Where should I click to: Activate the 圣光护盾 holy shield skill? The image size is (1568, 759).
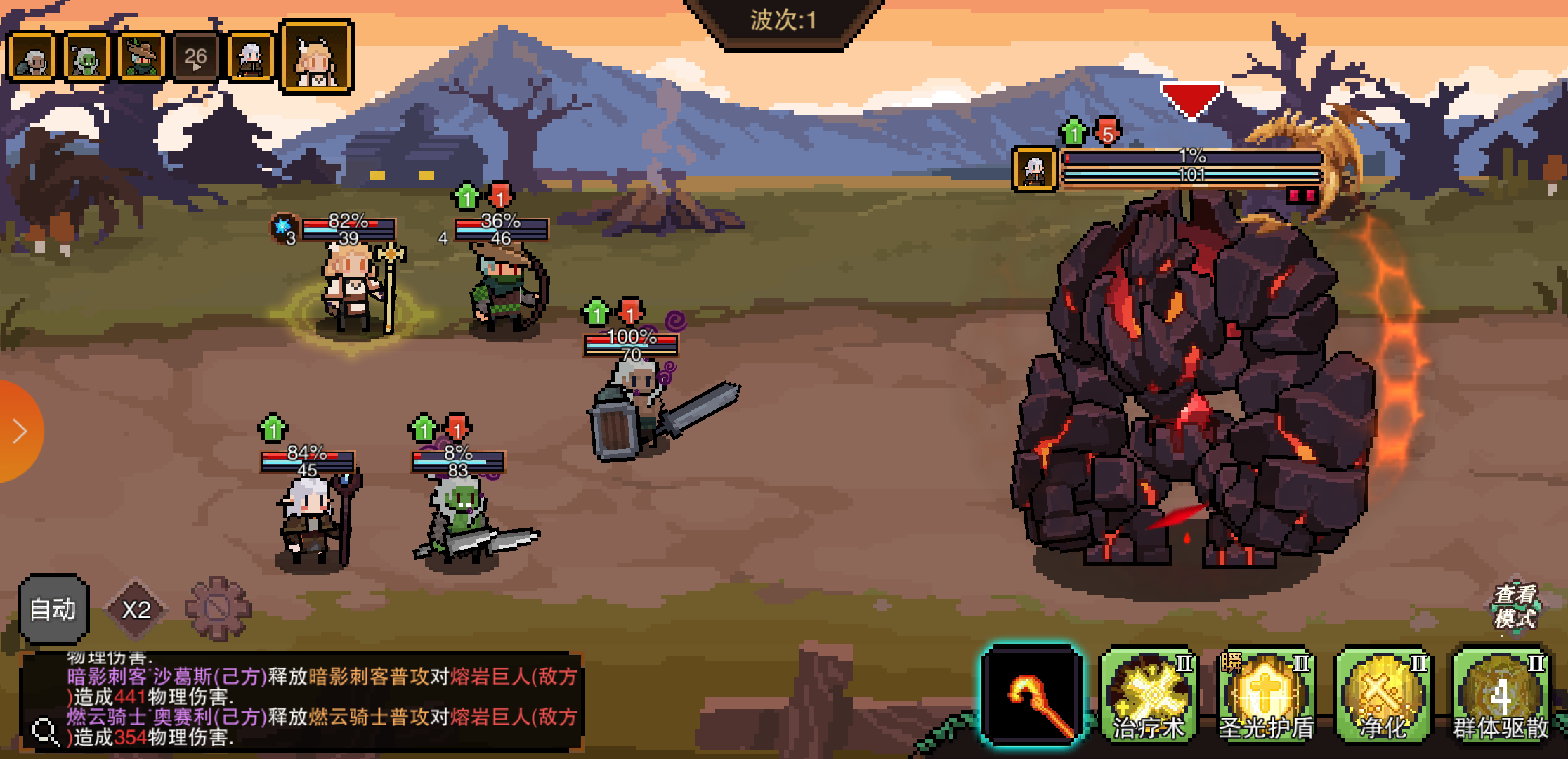coord(1267,696)
